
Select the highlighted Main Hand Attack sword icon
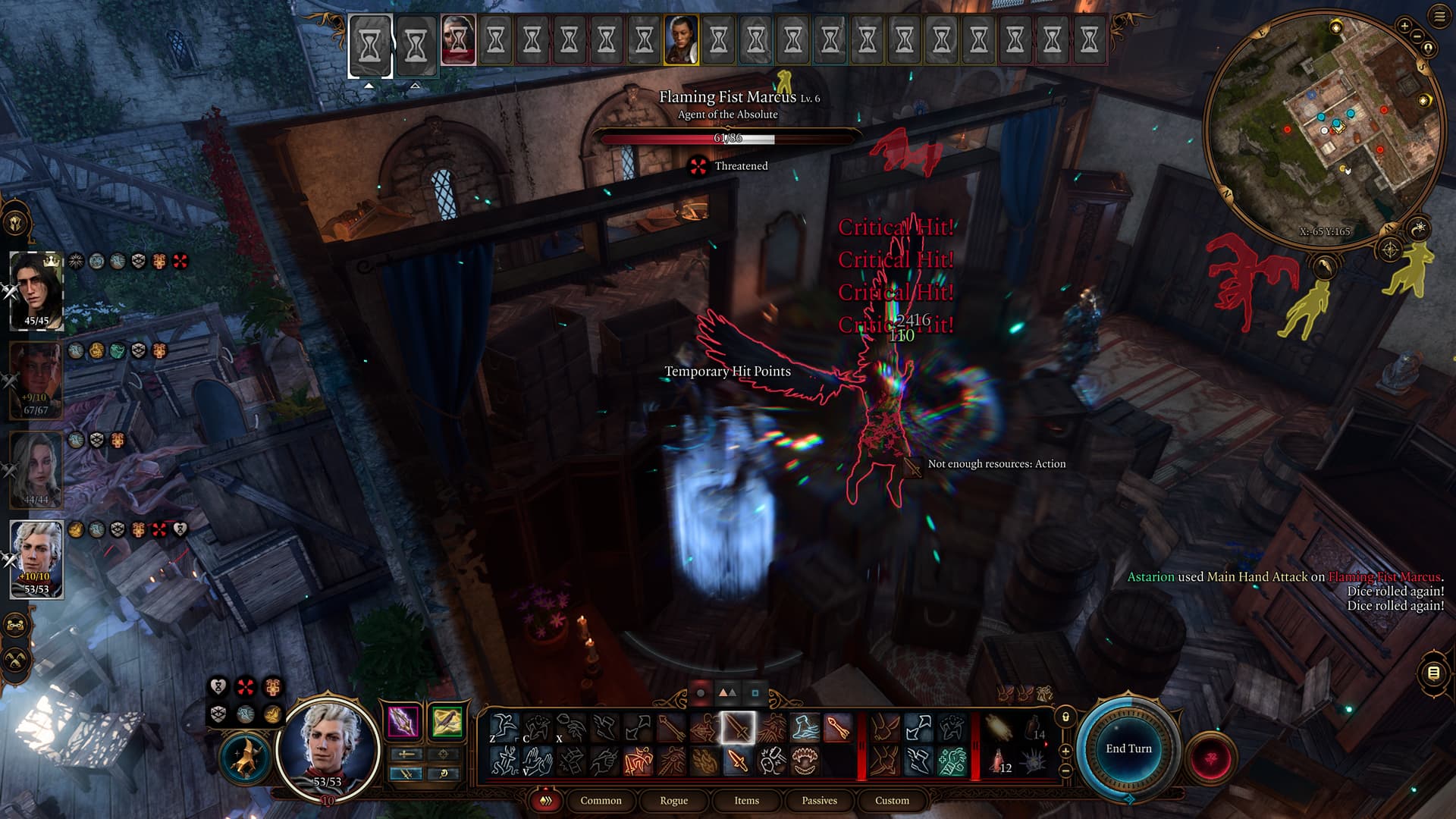(737, 729)
